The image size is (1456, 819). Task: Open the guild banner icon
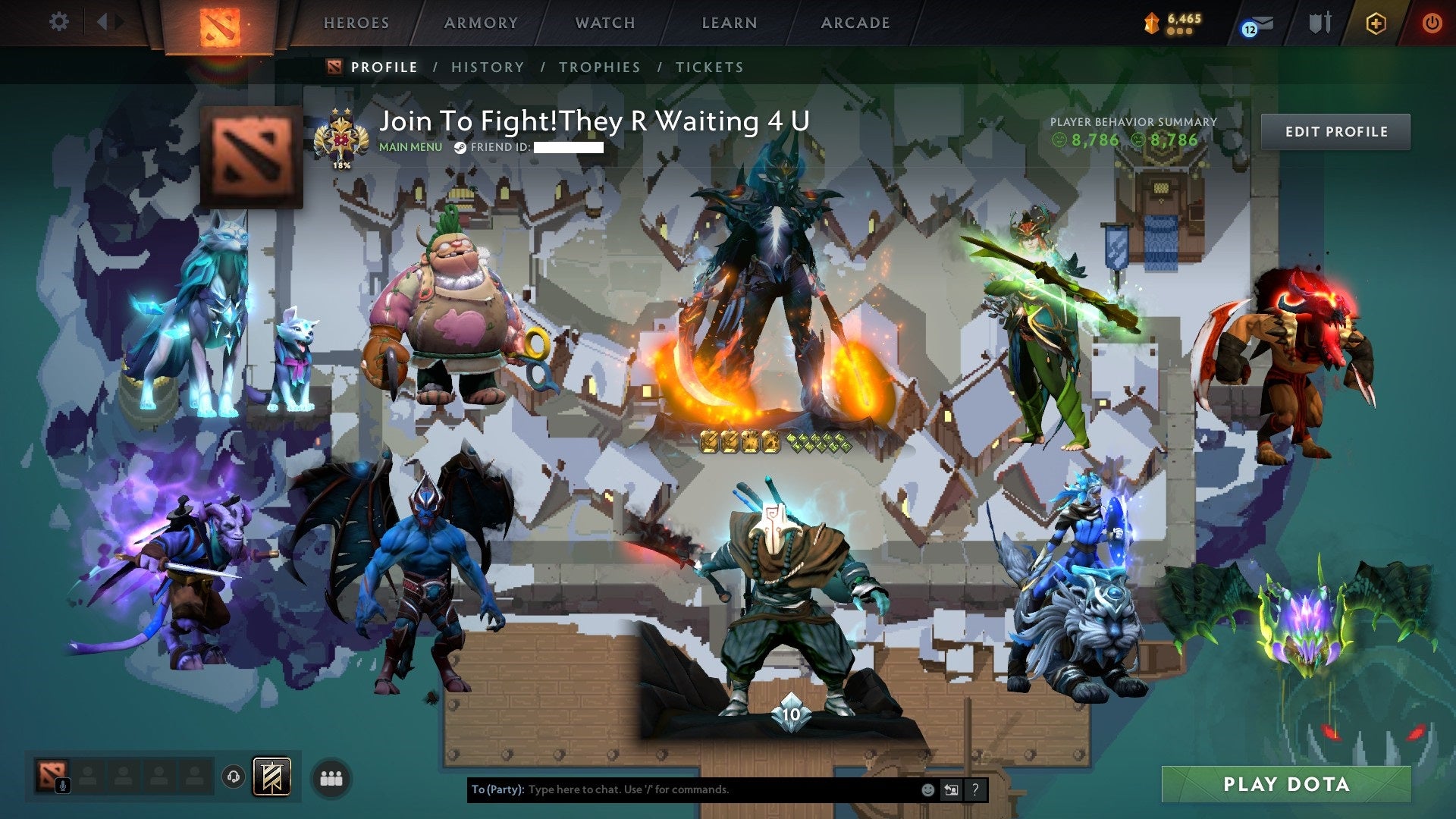(271, 777)
